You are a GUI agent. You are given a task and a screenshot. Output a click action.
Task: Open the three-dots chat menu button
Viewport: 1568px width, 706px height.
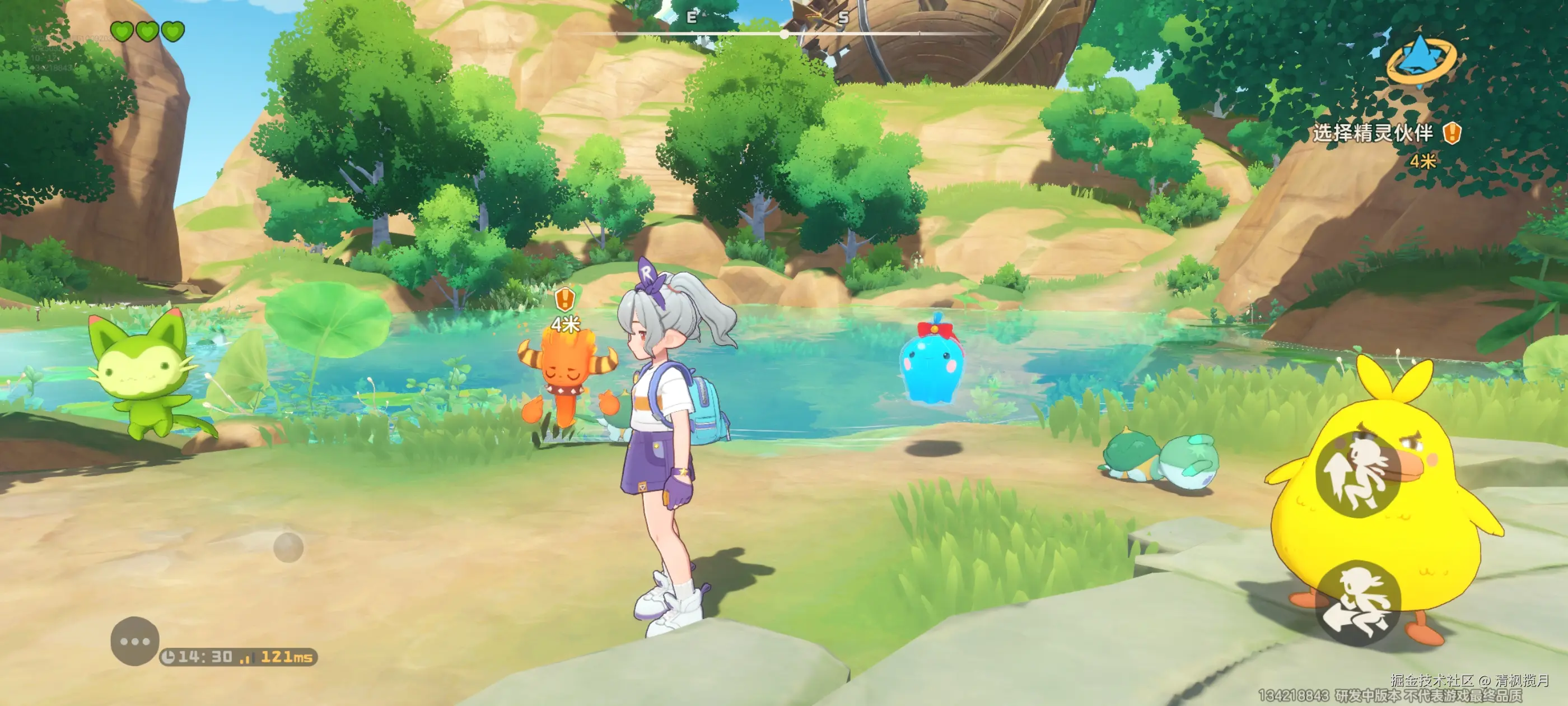point(134,641)
